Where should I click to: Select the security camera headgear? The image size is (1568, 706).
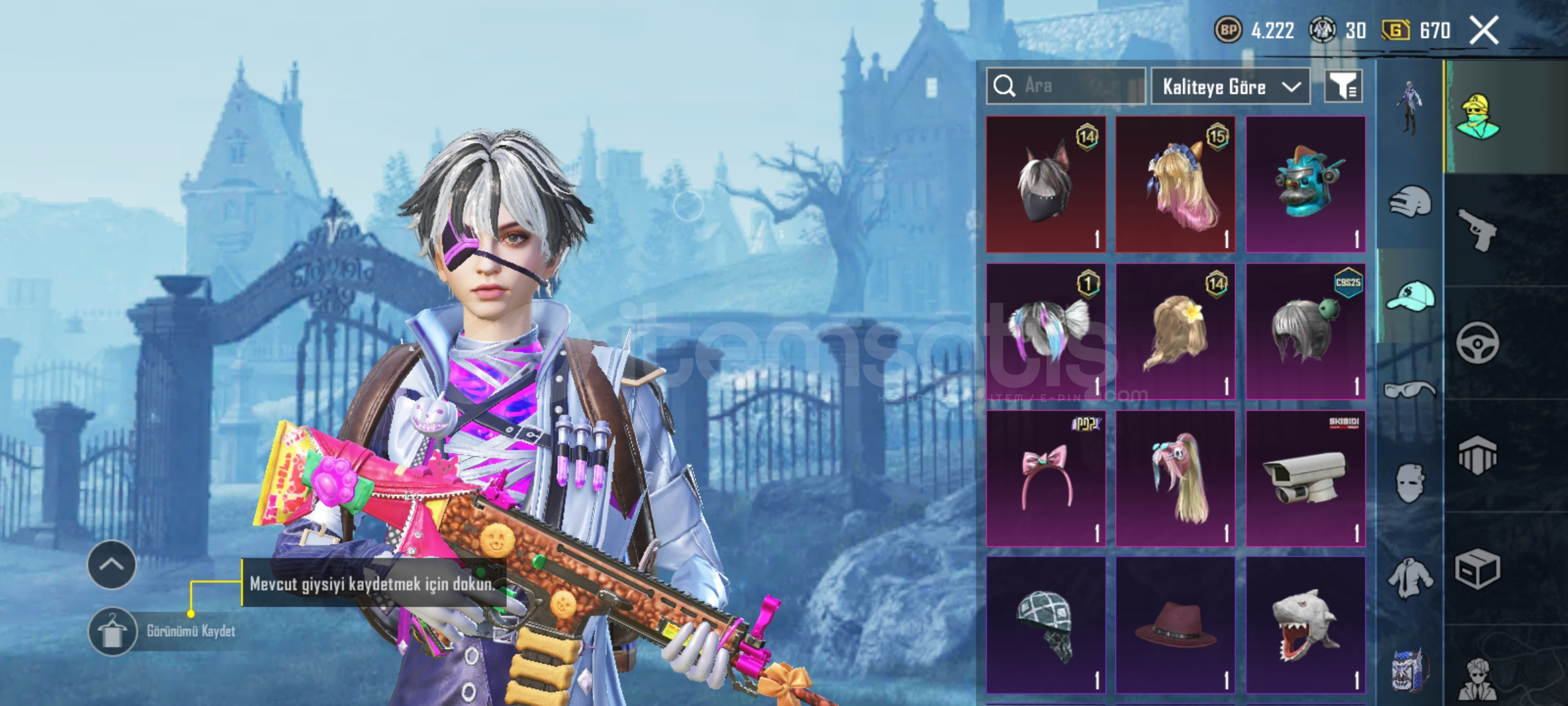tap(1305, 479)
